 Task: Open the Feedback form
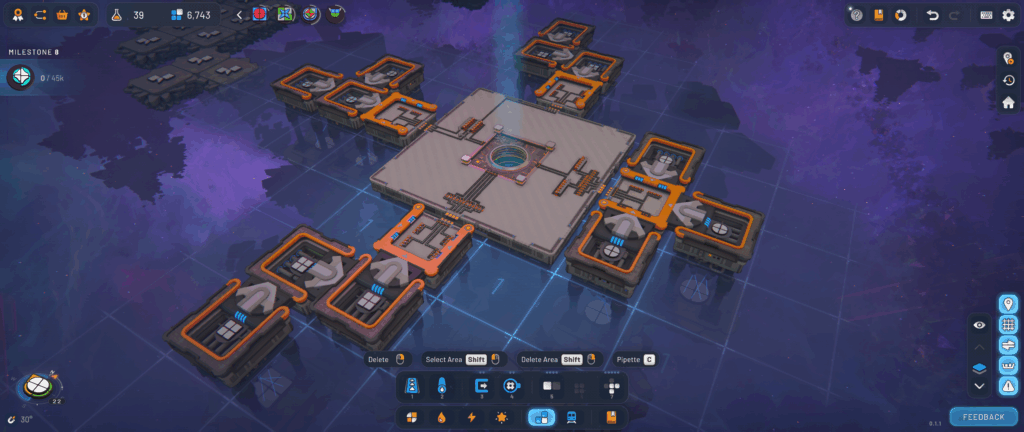981,416
